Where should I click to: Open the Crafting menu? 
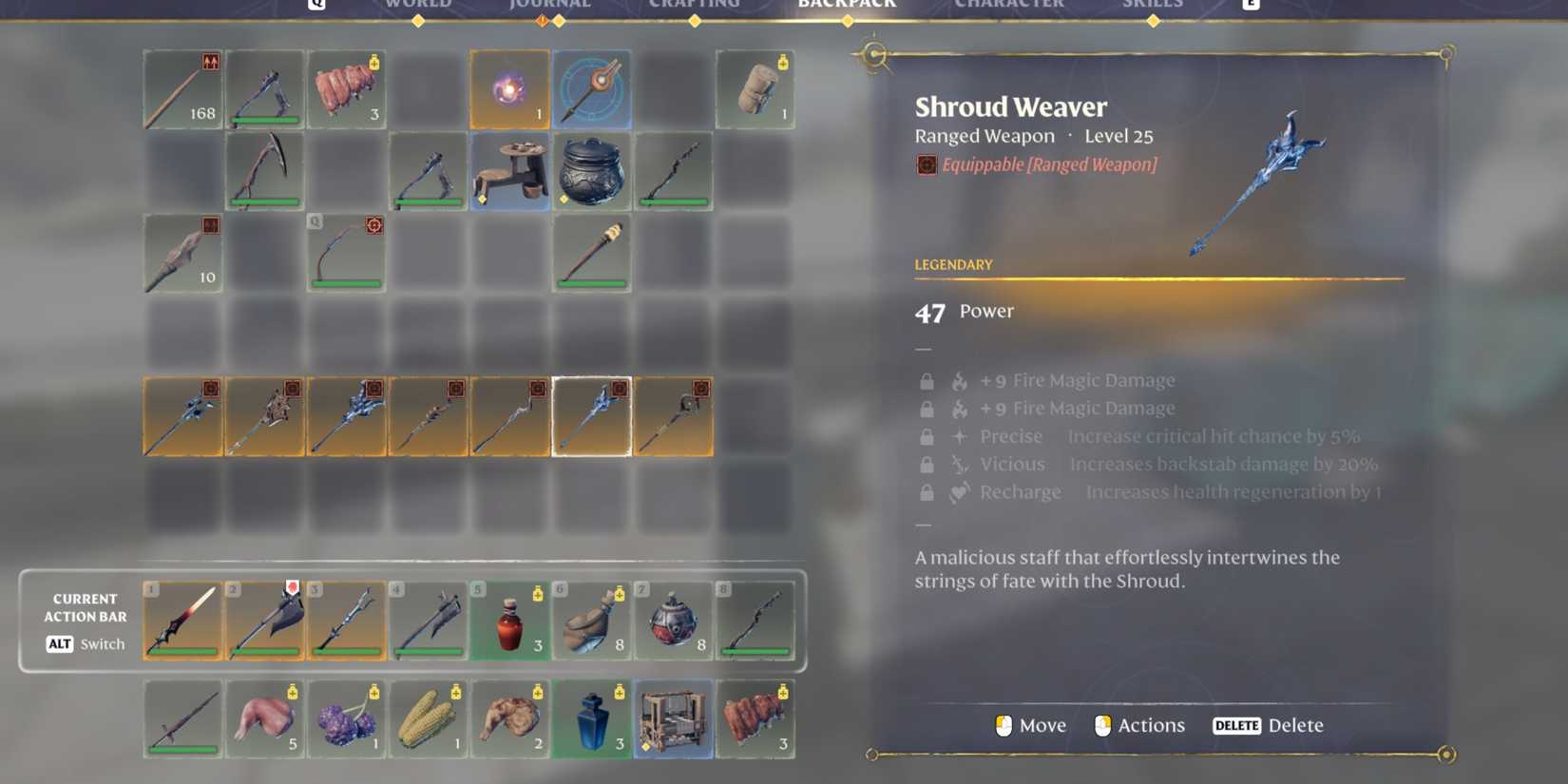(697, 6)
